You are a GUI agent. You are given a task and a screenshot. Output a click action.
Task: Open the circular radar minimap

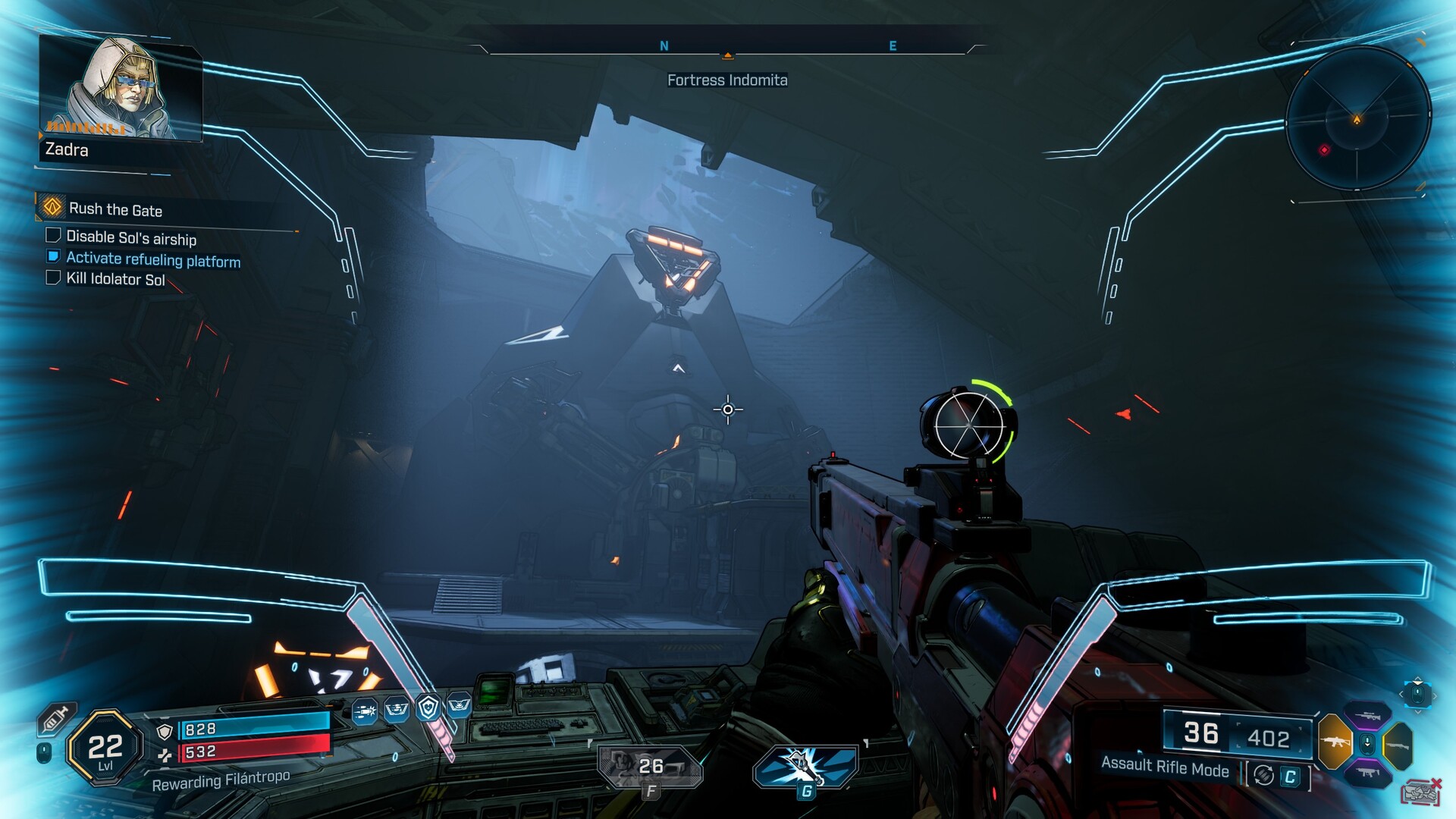click(1357, 119)
